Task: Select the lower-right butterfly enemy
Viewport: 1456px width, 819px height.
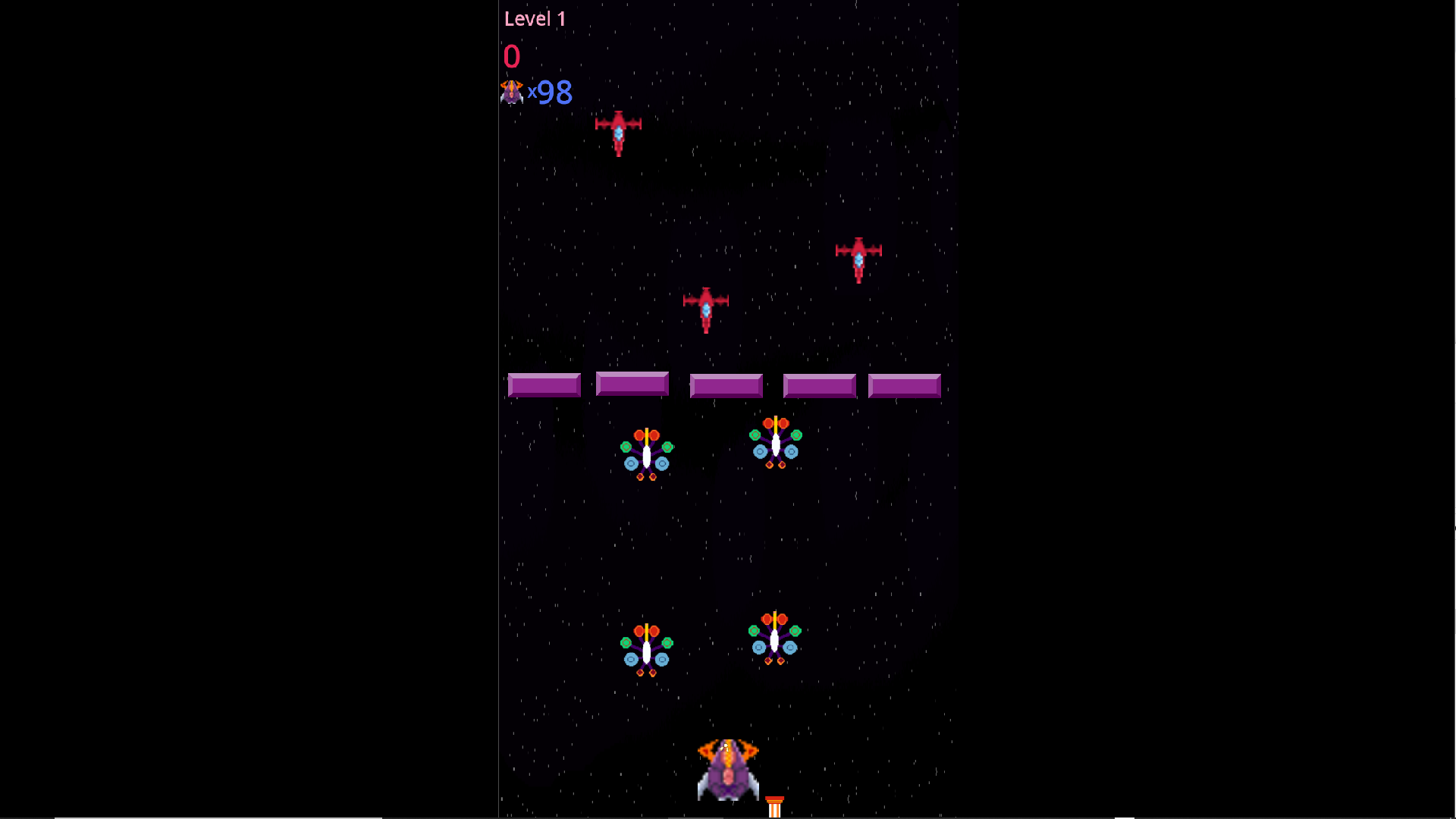Action: (776, 641)
